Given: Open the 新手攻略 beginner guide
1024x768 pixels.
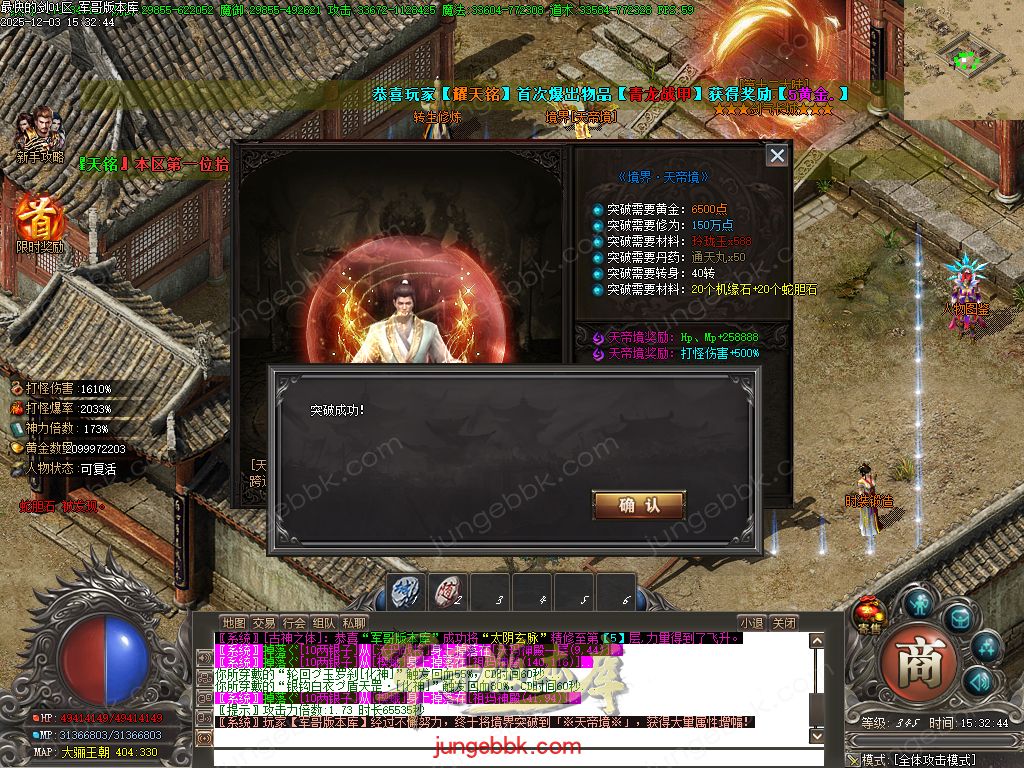Looking at the screenshot, I should tap(40, 133).
